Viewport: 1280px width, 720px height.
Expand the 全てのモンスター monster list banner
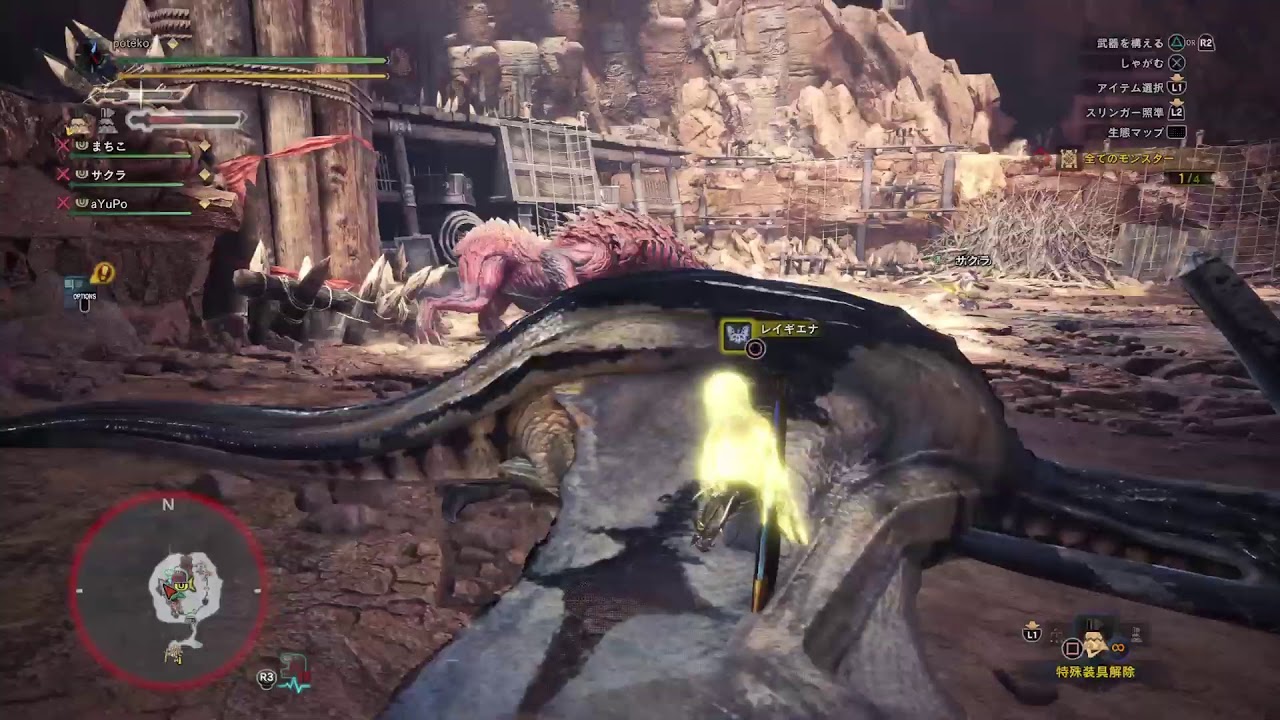[1127, 160]
